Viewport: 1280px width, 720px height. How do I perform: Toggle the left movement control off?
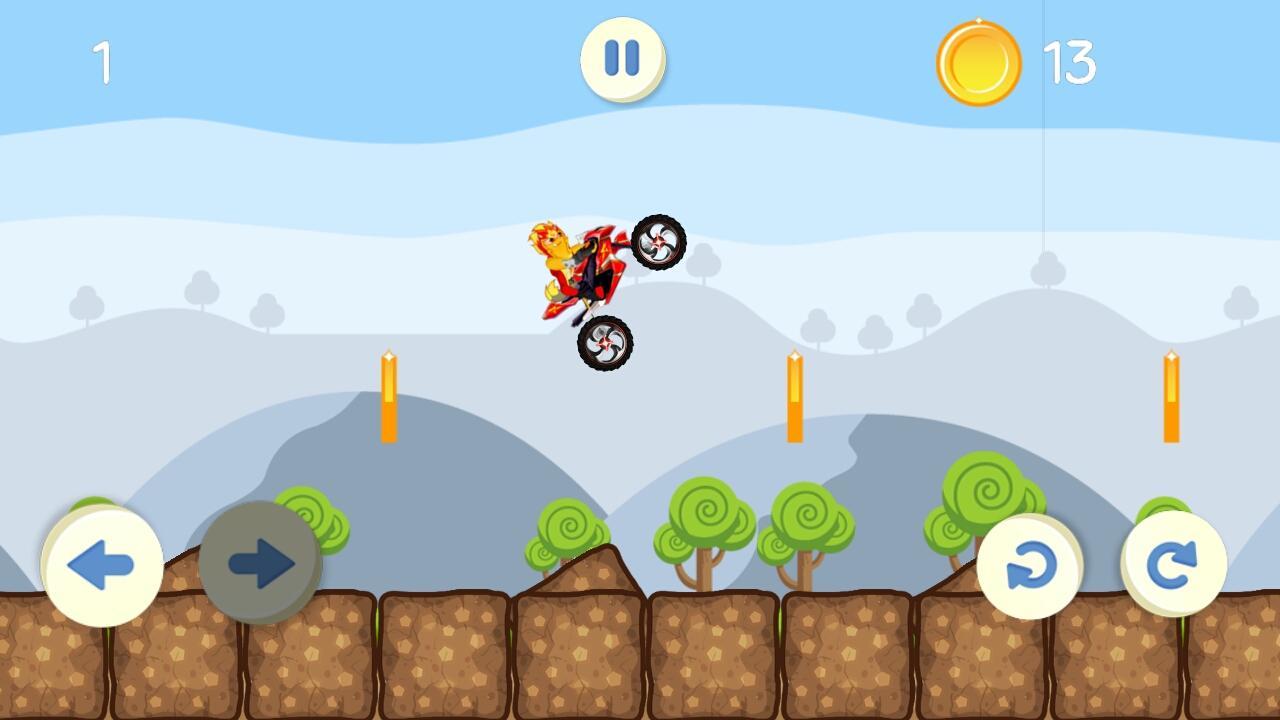[100, 565]
